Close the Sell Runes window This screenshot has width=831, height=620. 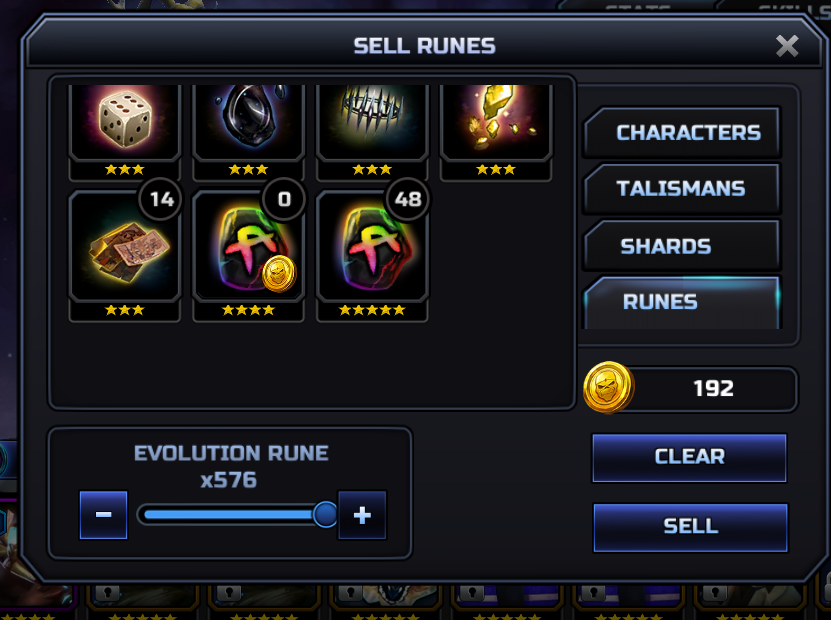pyautogui.click(x=787, y=45)
